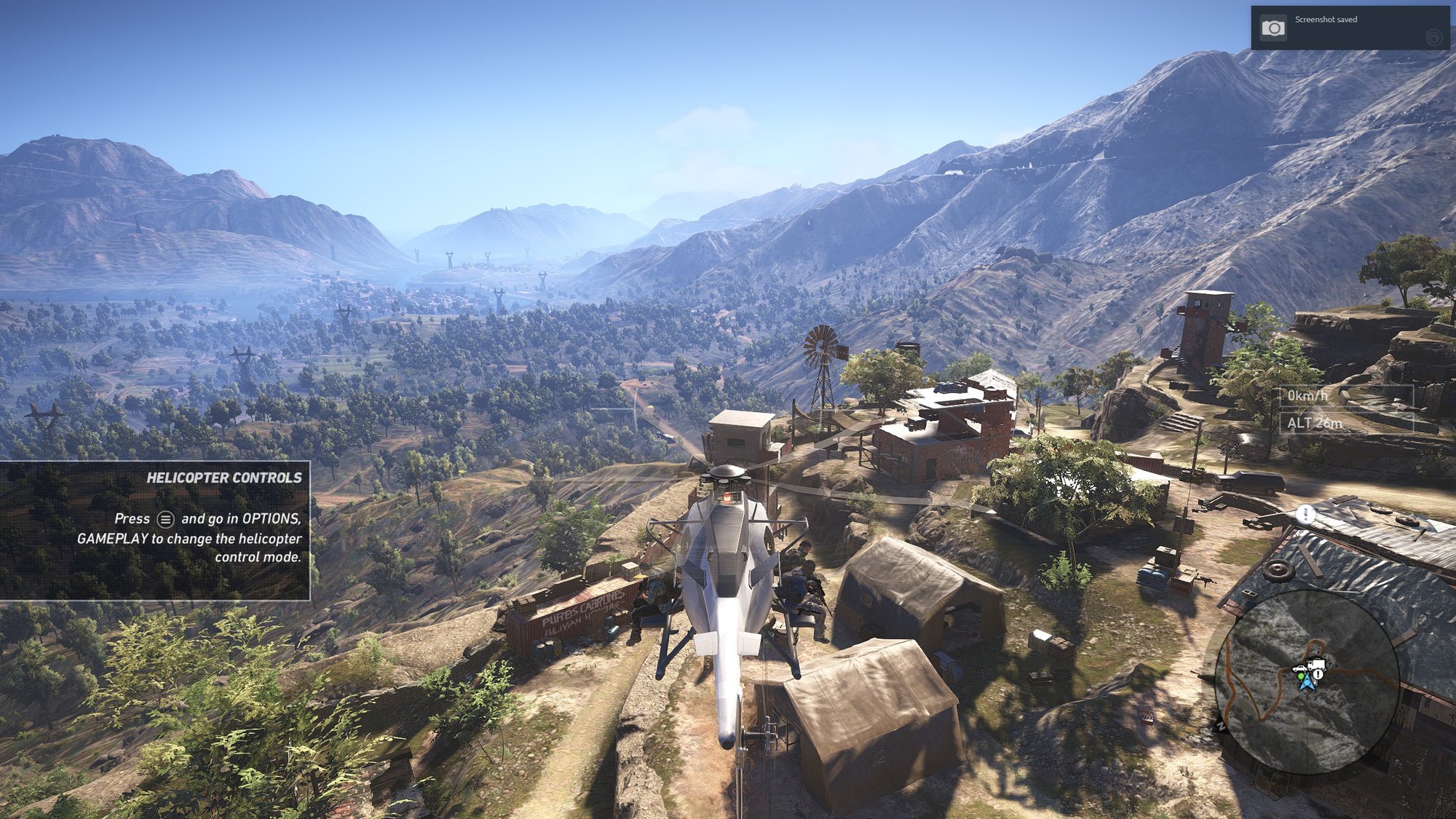This screenshot has height=819, width=1456.
Task: Click the floating exclamation mission marker
Action: tap(1306, 515)
